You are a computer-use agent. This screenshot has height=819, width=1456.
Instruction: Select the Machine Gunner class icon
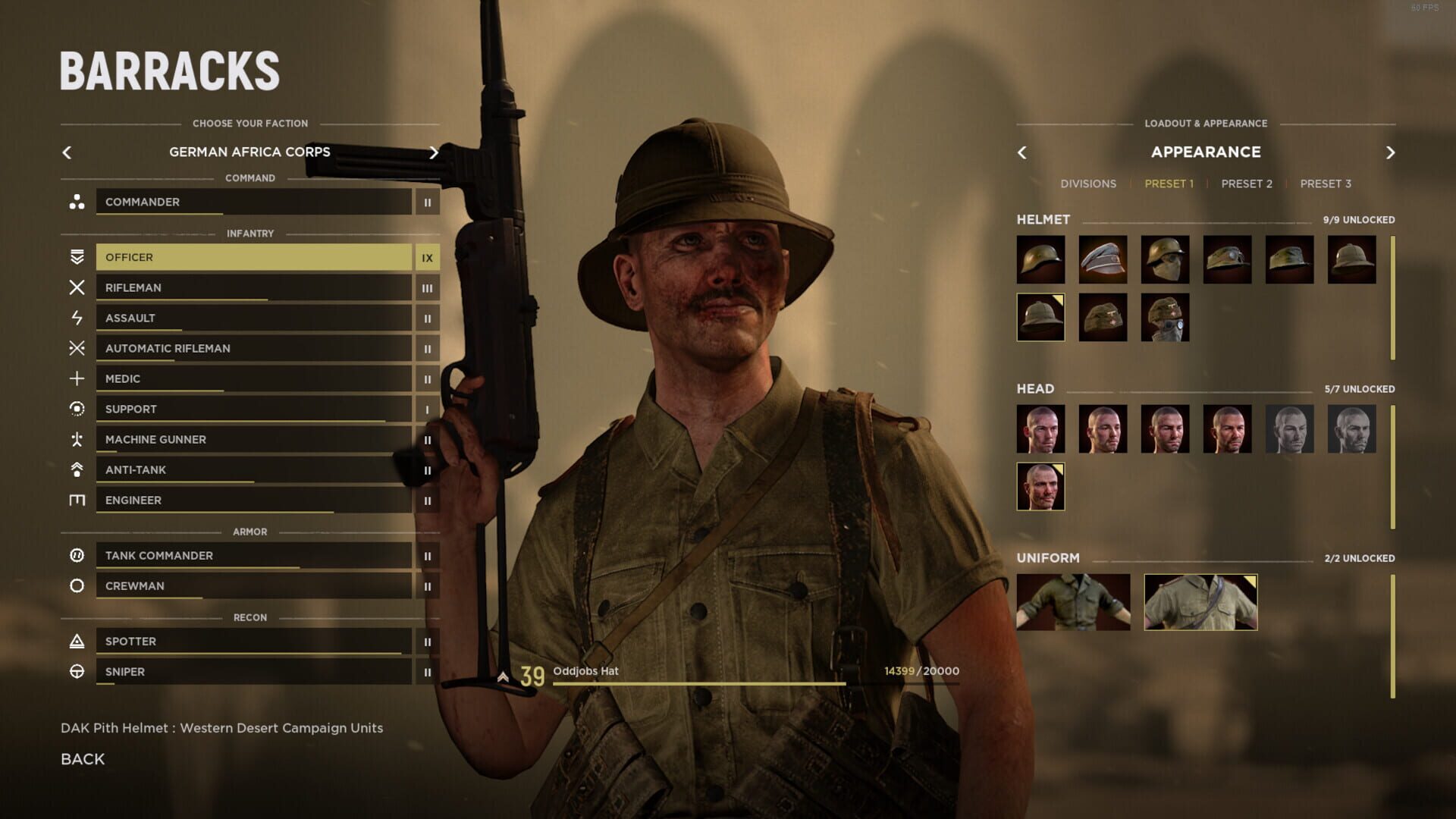pos(77,439)
